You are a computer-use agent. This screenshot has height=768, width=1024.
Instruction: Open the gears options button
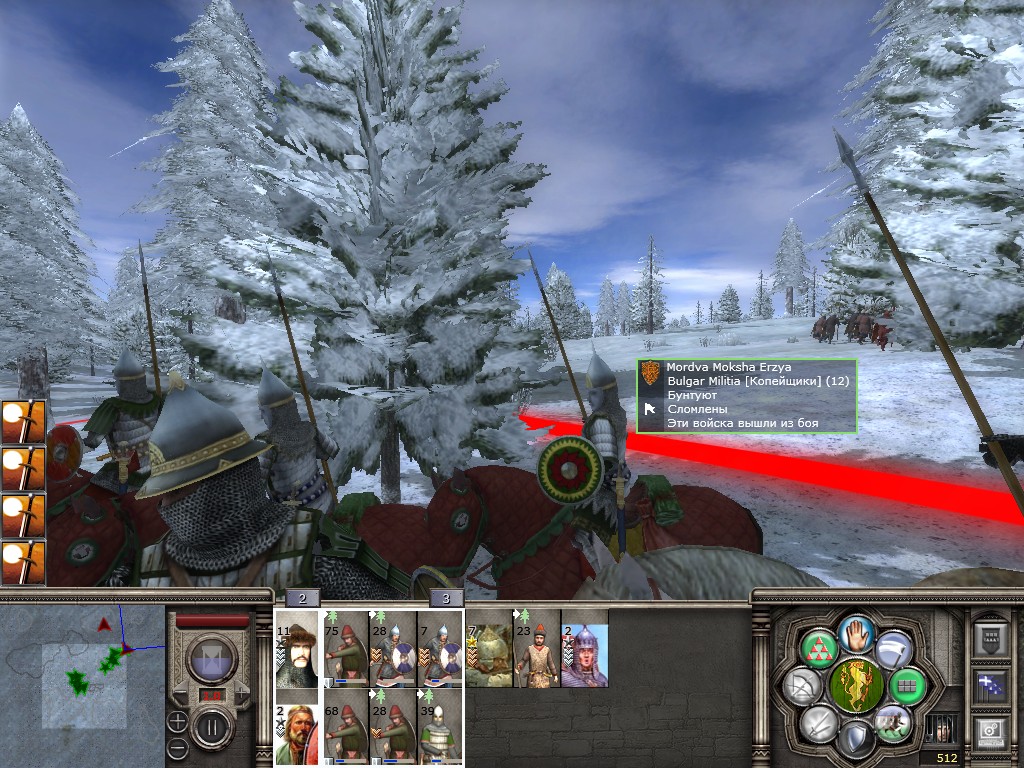(x=990, y=732)
